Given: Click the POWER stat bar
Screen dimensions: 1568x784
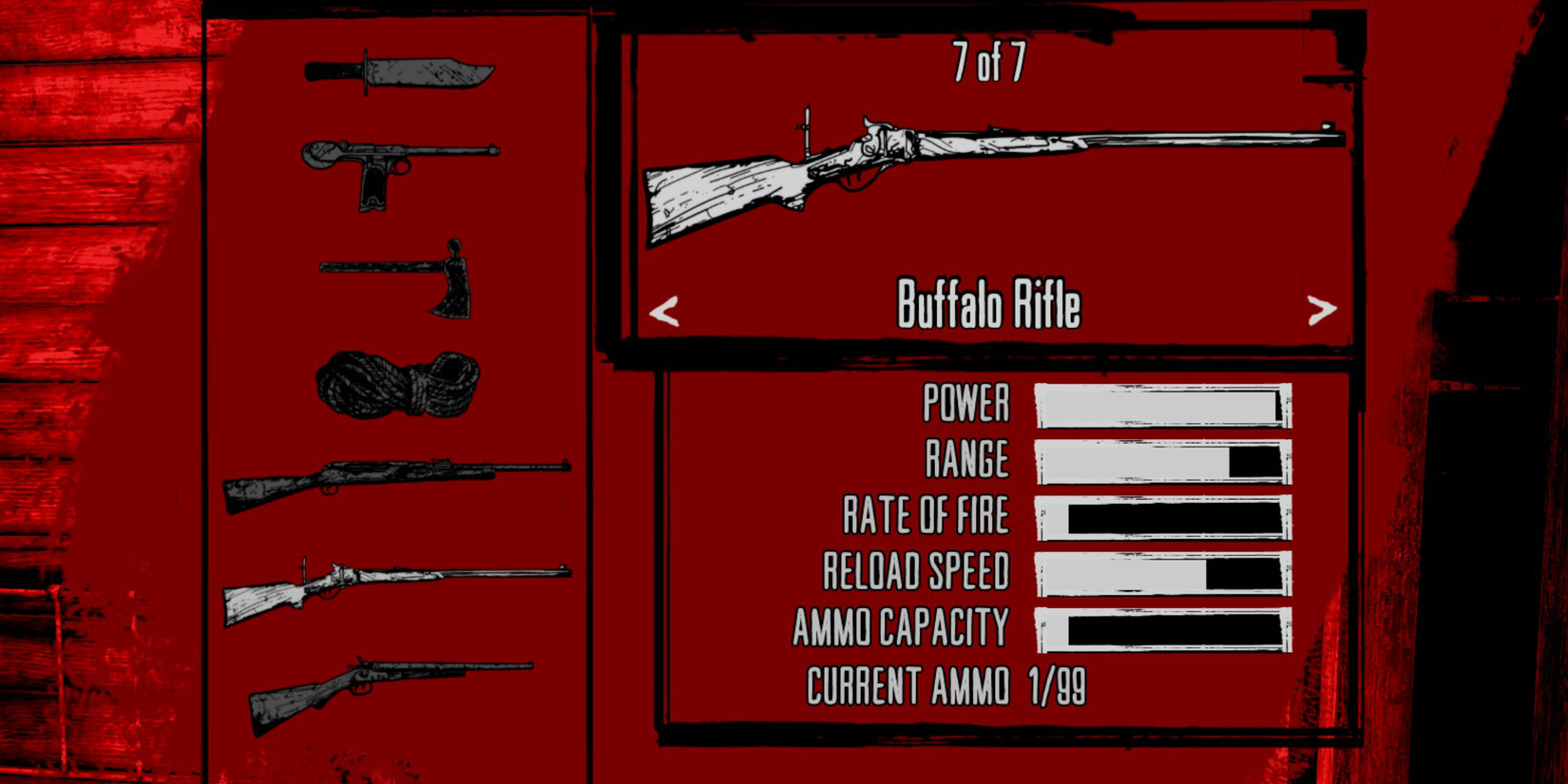Looking at the screenshot, I should (x=1164, y=404).
